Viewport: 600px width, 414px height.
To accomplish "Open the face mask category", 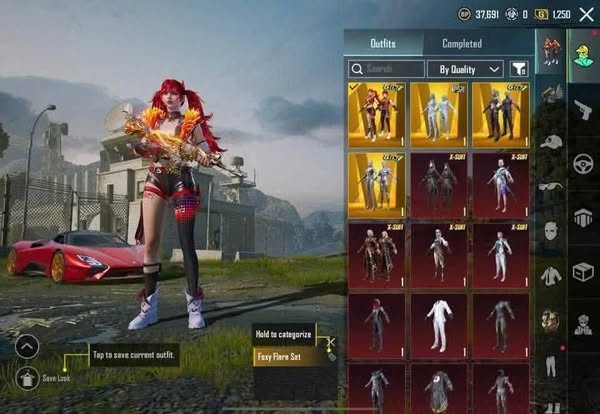I will point(551,231).
